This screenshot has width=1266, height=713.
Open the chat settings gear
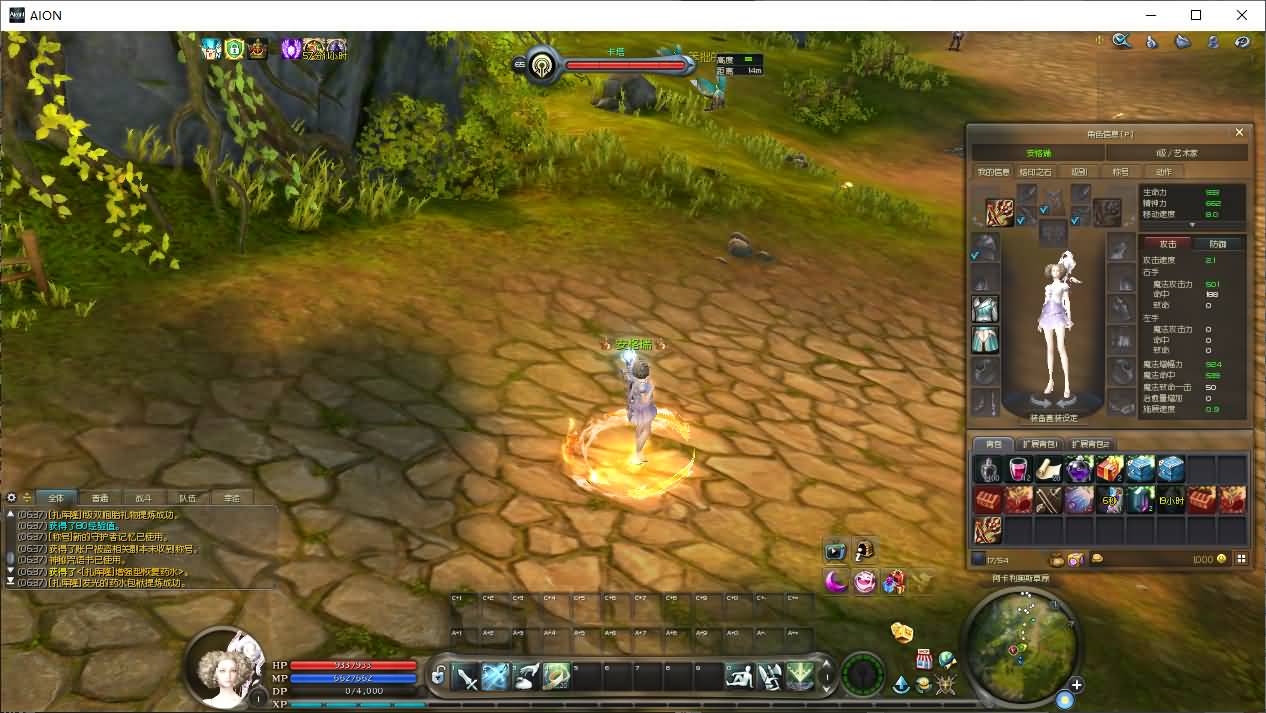point(11,497)
